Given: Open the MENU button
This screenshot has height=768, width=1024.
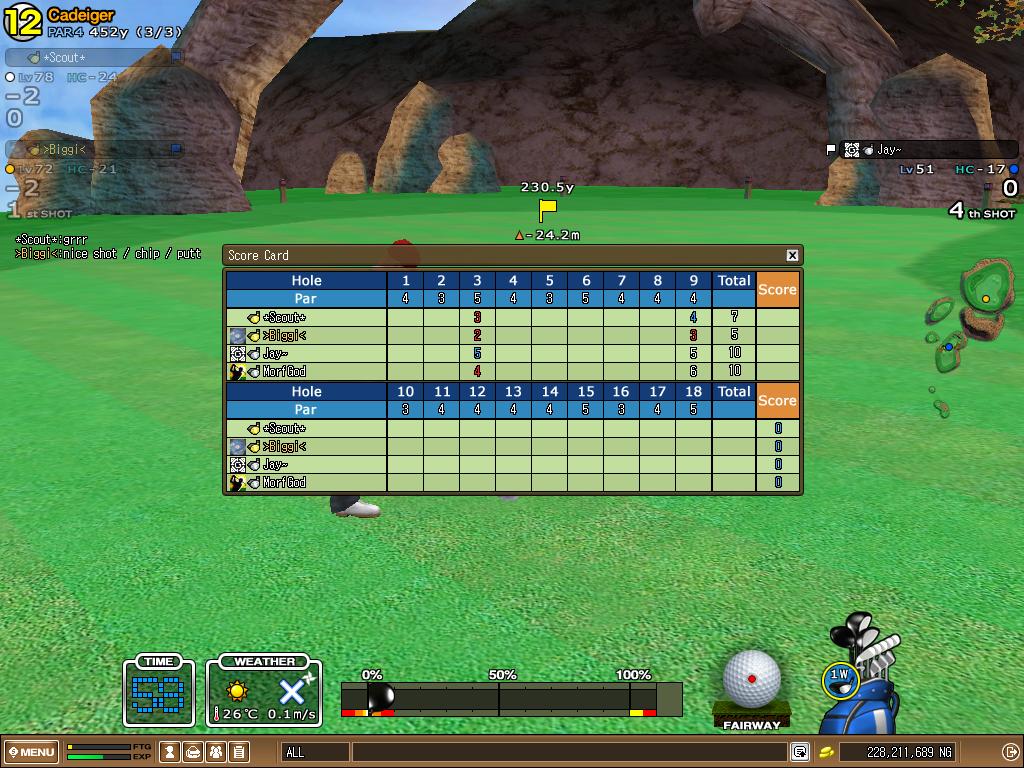Looking at the screenshot, I should (31, 752).
